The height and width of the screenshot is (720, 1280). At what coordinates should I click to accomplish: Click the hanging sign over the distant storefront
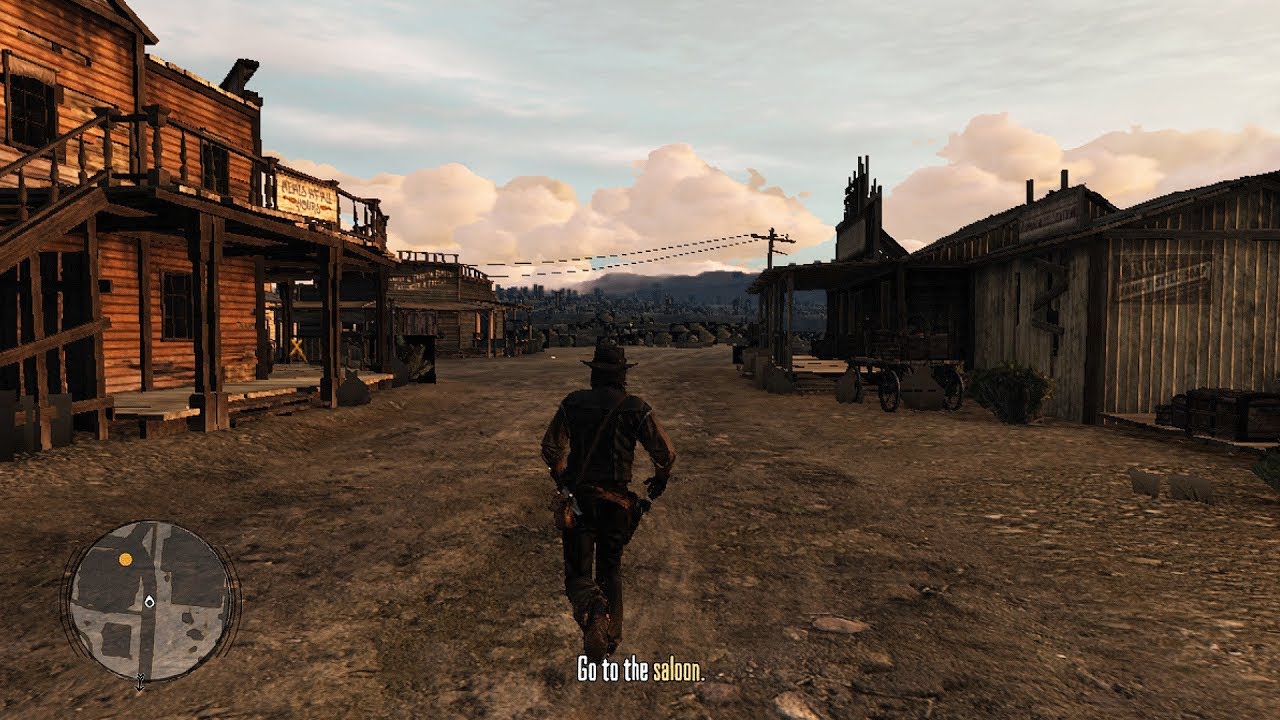pos(414,280)
